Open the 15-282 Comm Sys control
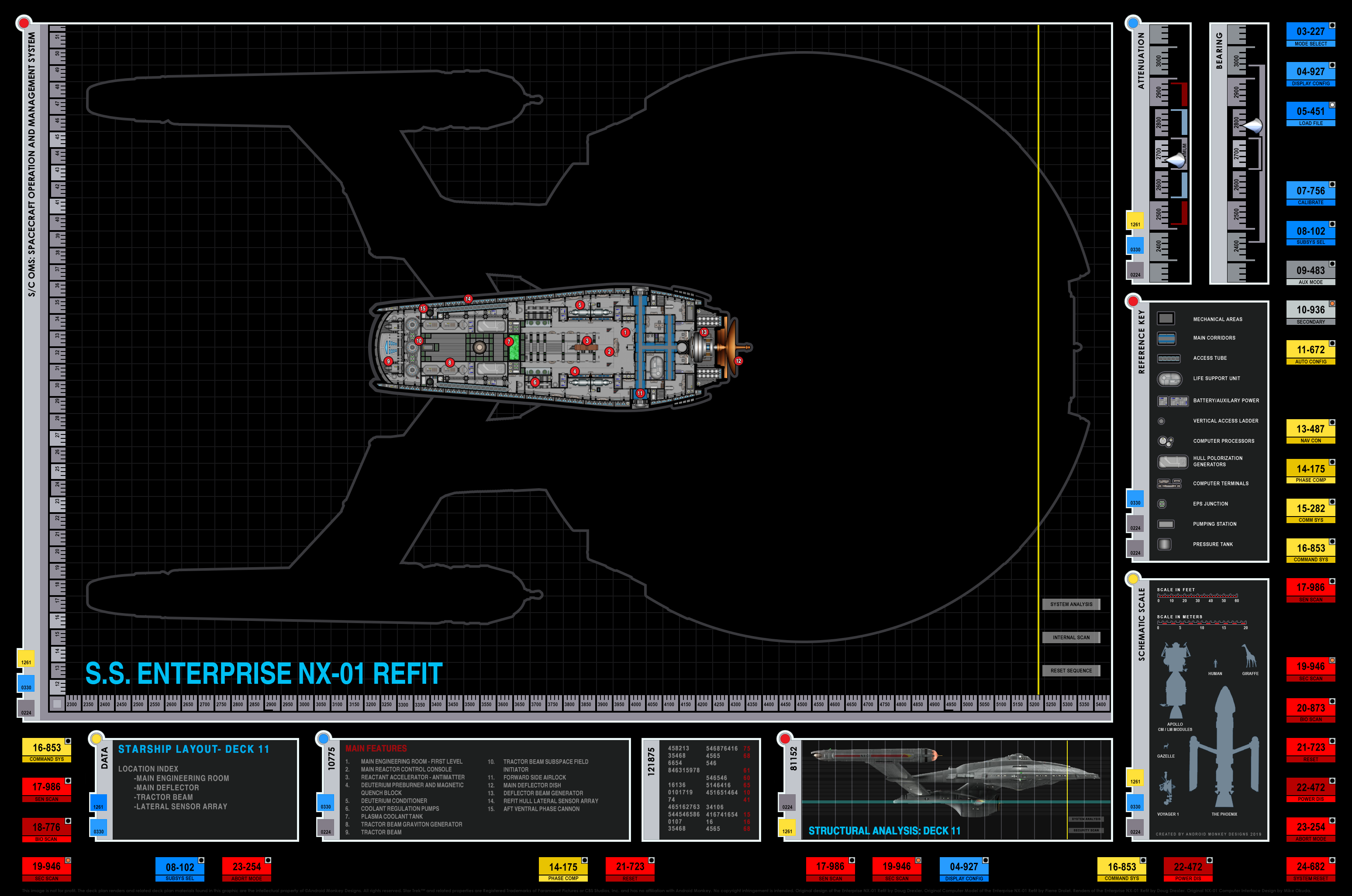 1310,511
